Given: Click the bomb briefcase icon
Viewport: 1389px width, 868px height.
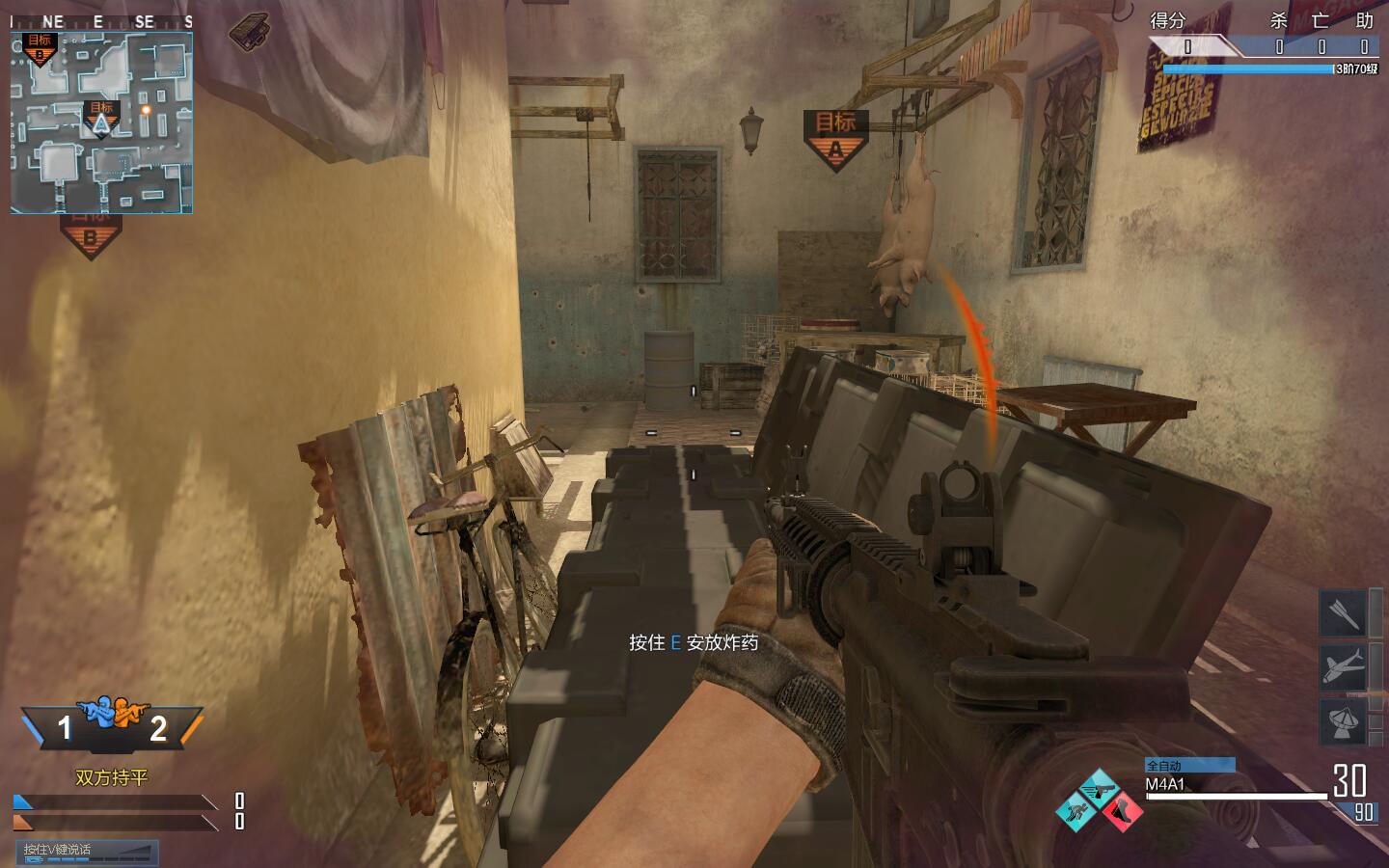Looking at the screenshot, I should [249, 29].
